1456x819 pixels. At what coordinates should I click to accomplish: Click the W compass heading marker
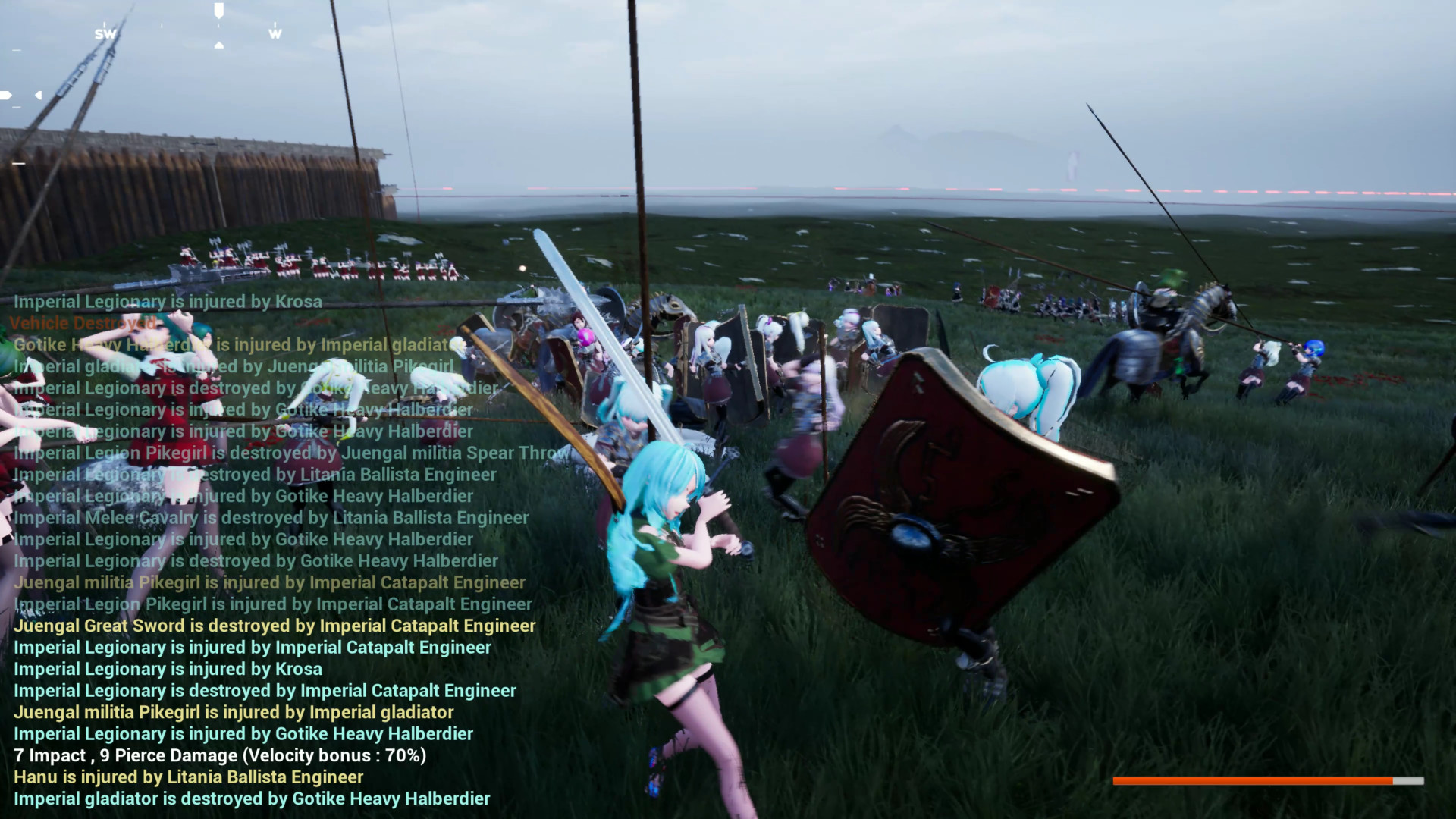275,33
